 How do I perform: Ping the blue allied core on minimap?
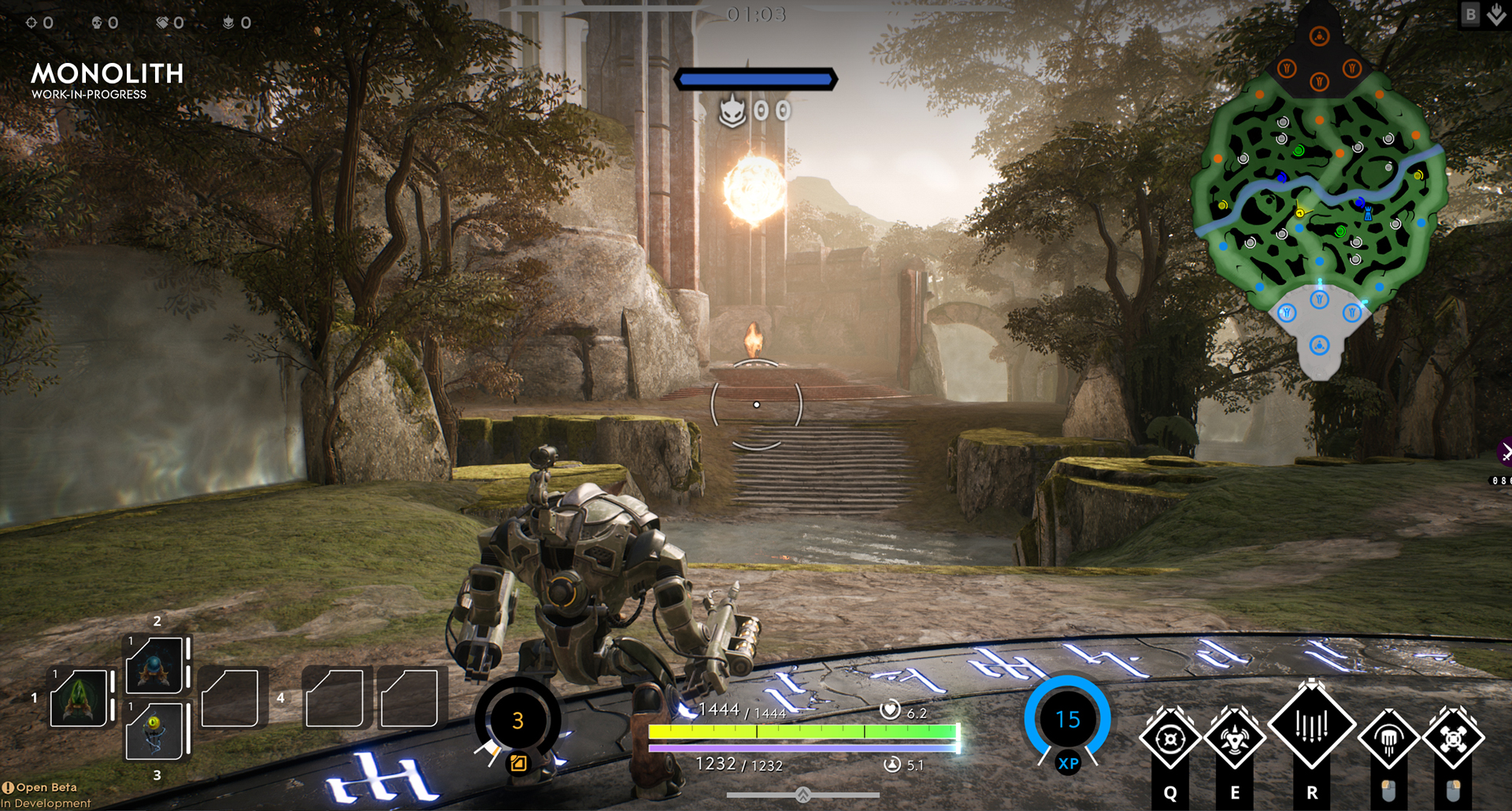(1319, 345)
